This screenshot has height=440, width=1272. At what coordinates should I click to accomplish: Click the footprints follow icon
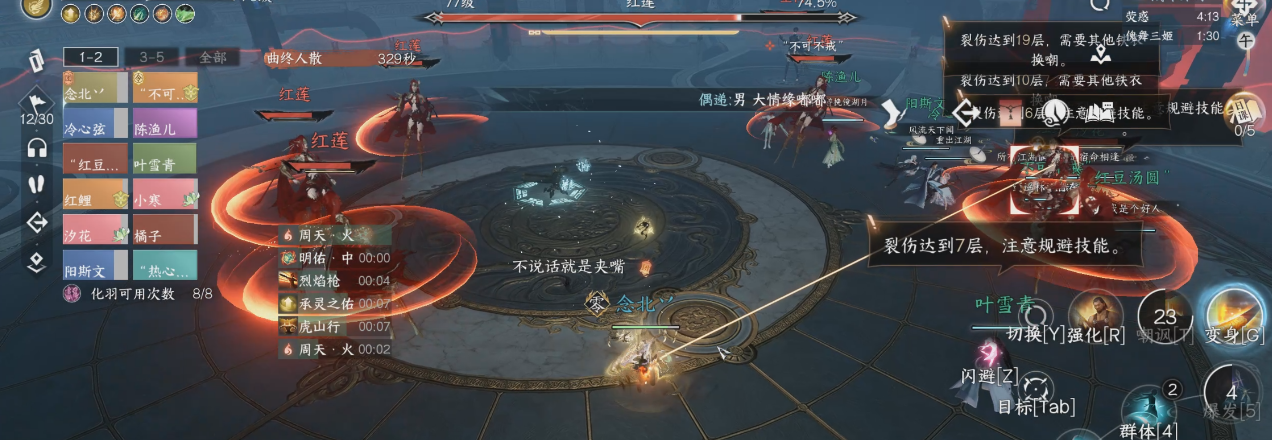click(x=37, y=184)
